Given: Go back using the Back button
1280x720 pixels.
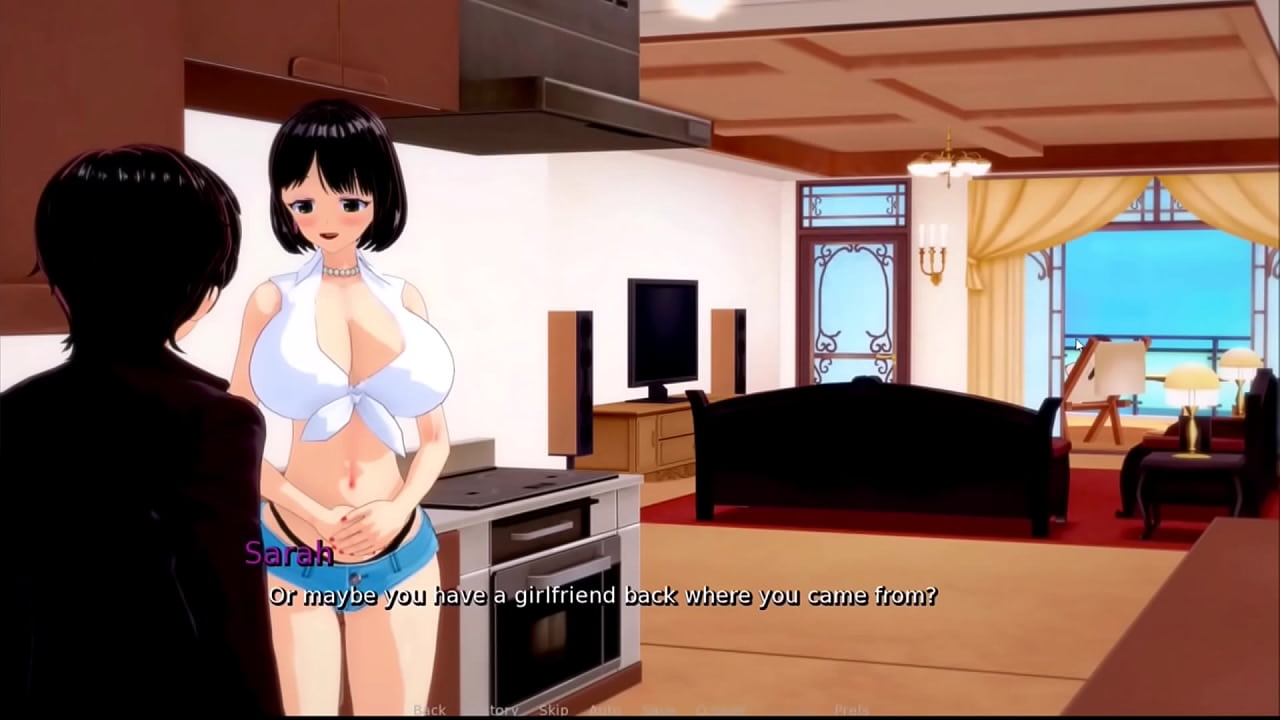Looking at the screenshot, I should tap(430, 710).
